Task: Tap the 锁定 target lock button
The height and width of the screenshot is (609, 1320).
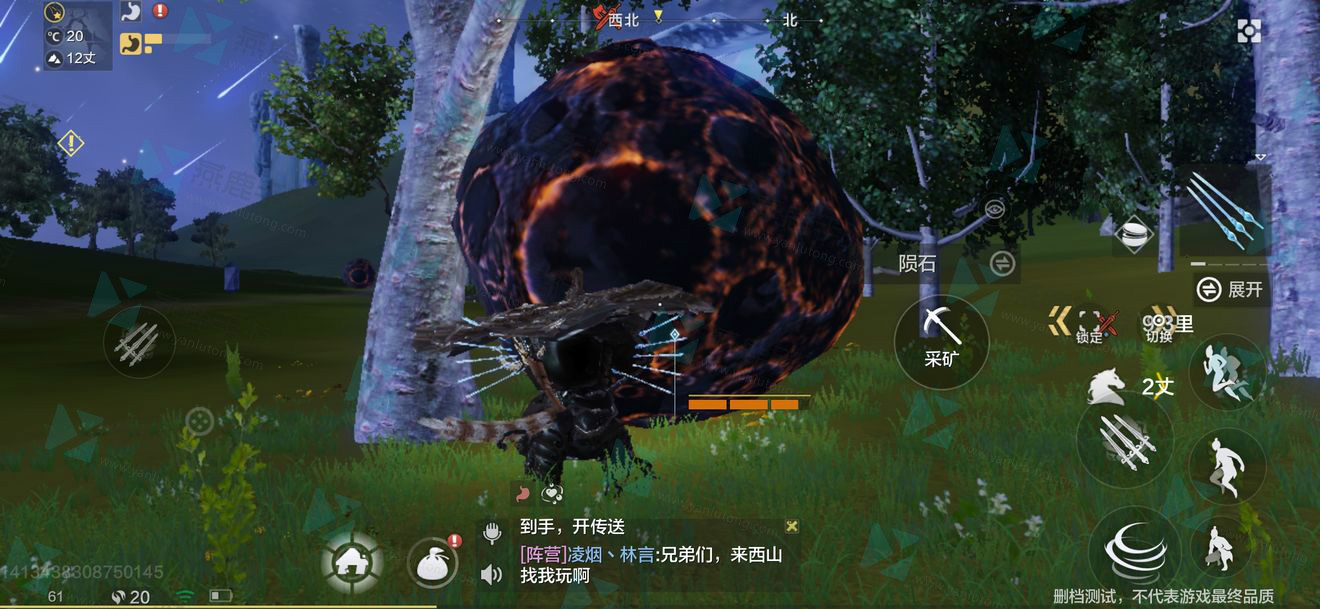Action: coord(1088,325)
